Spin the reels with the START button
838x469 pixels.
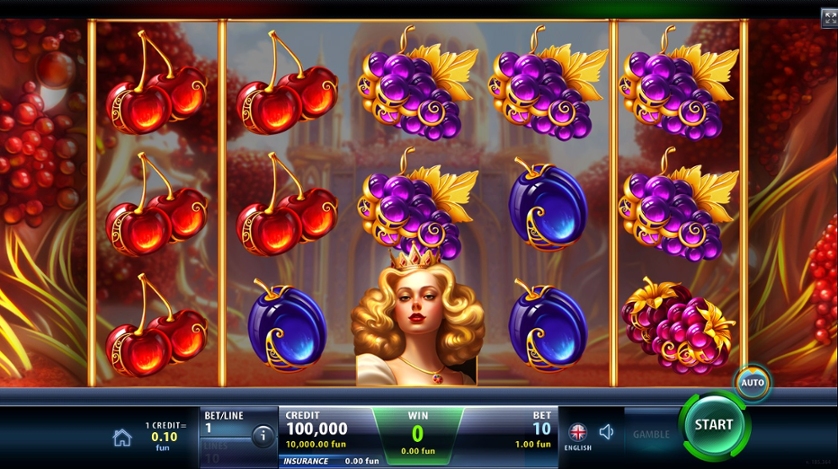pos(713,424)
